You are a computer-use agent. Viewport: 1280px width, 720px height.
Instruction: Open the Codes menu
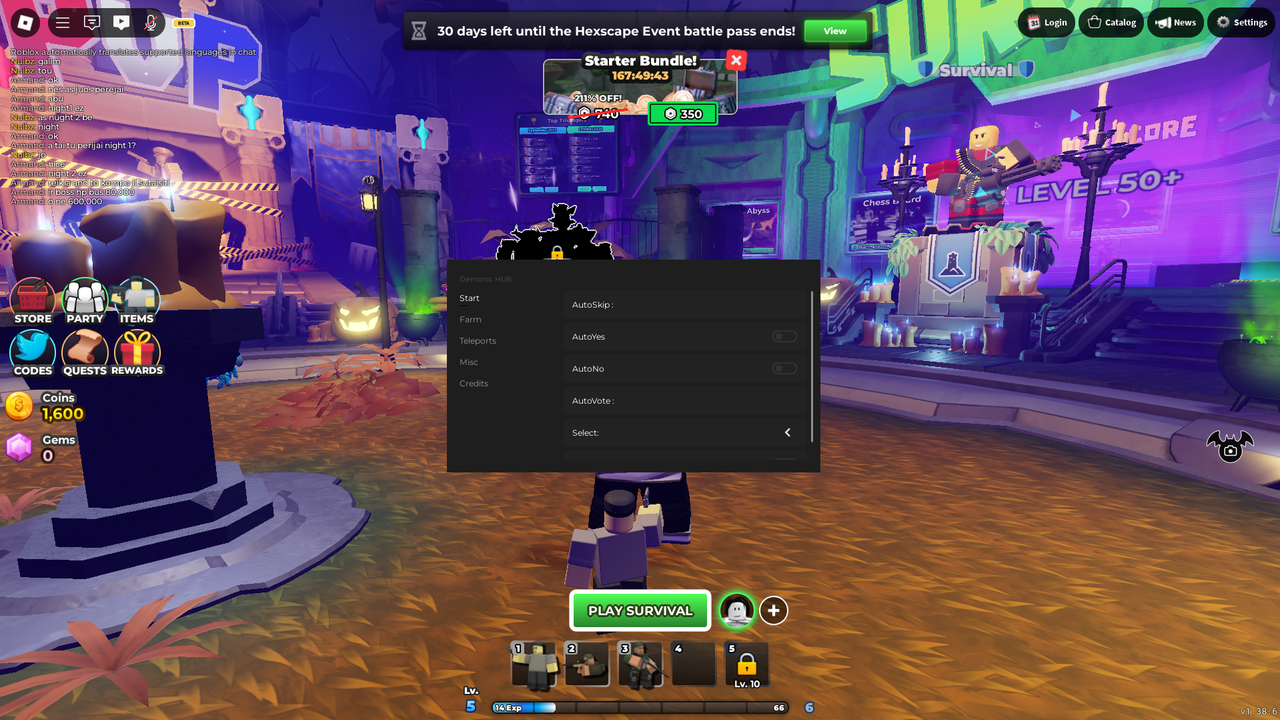click(33, 352)
